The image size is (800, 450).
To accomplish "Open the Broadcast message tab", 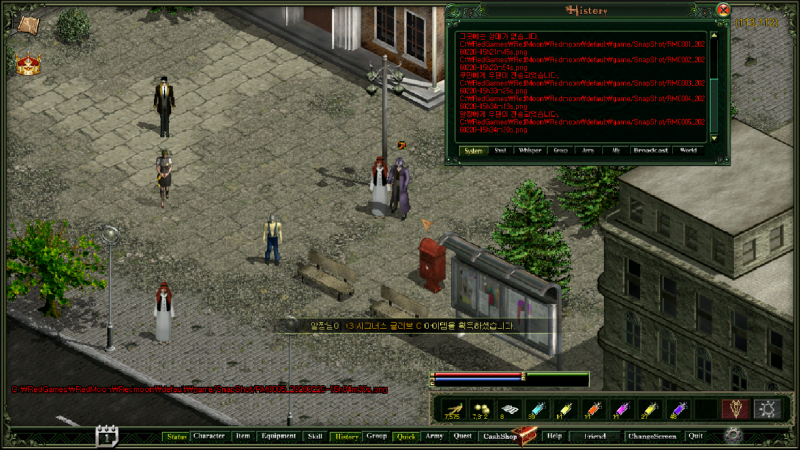I will coord(651,151).
